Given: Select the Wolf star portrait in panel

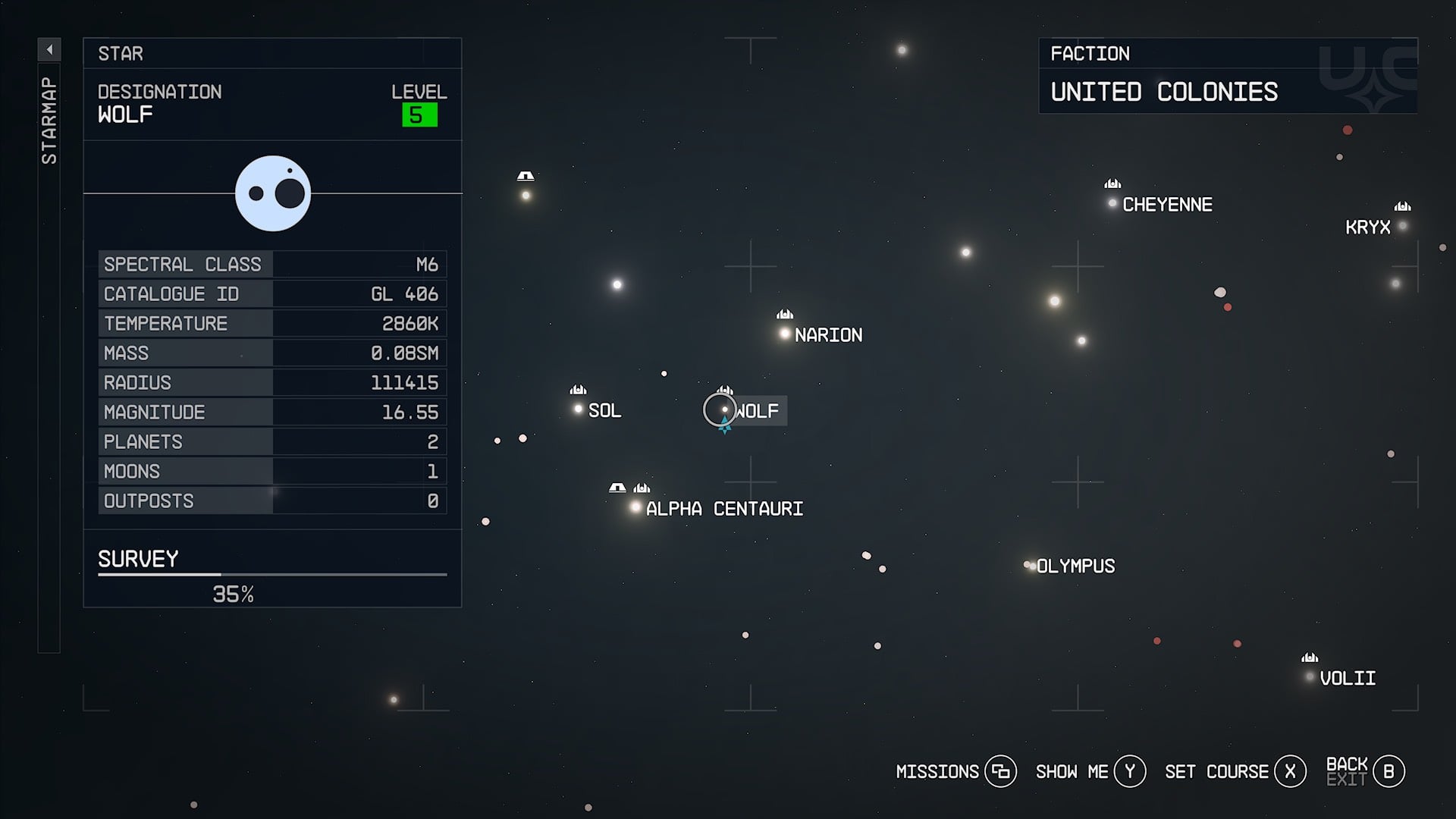Looking at the screenshot, I should click(x=273, y=193).
